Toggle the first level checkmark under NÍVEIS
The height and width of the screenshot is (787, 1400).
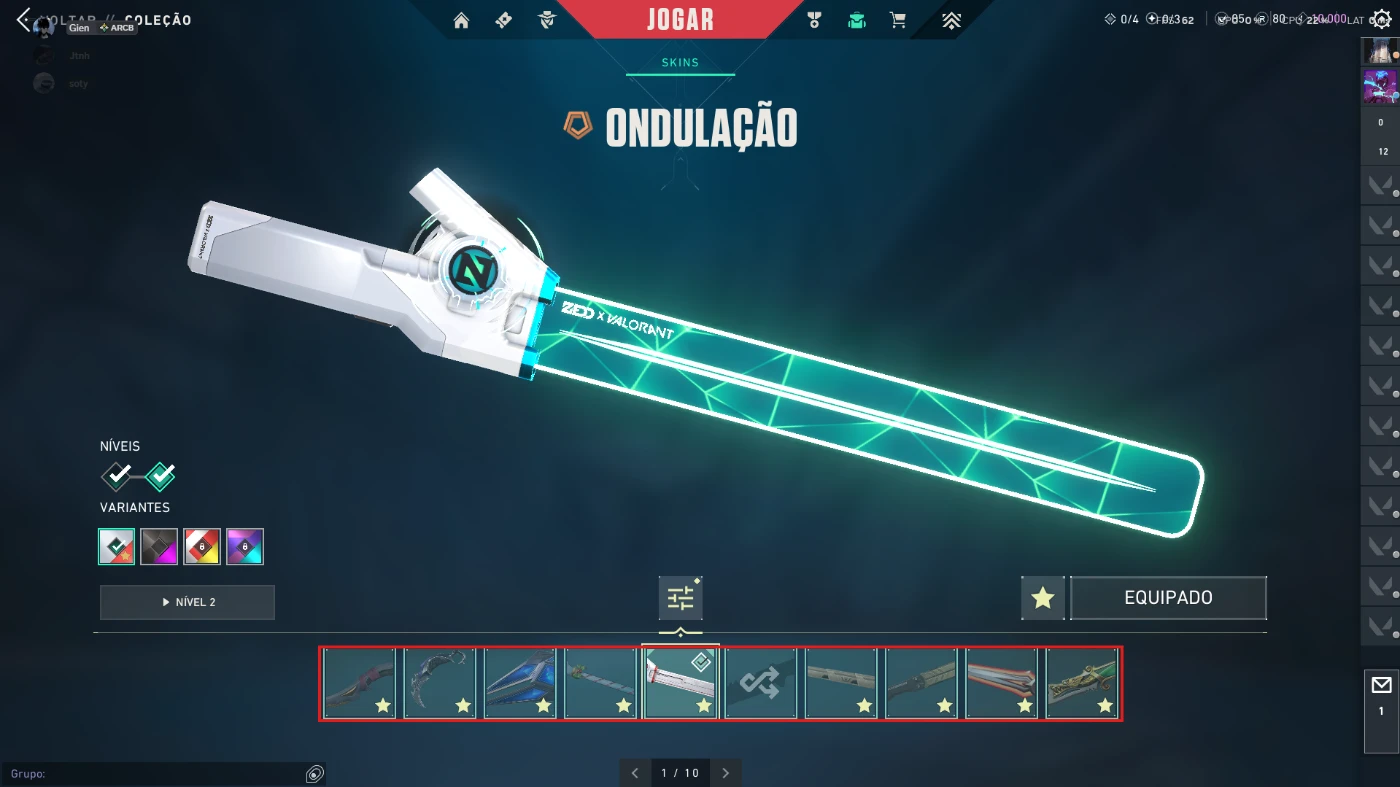point(115,475)
